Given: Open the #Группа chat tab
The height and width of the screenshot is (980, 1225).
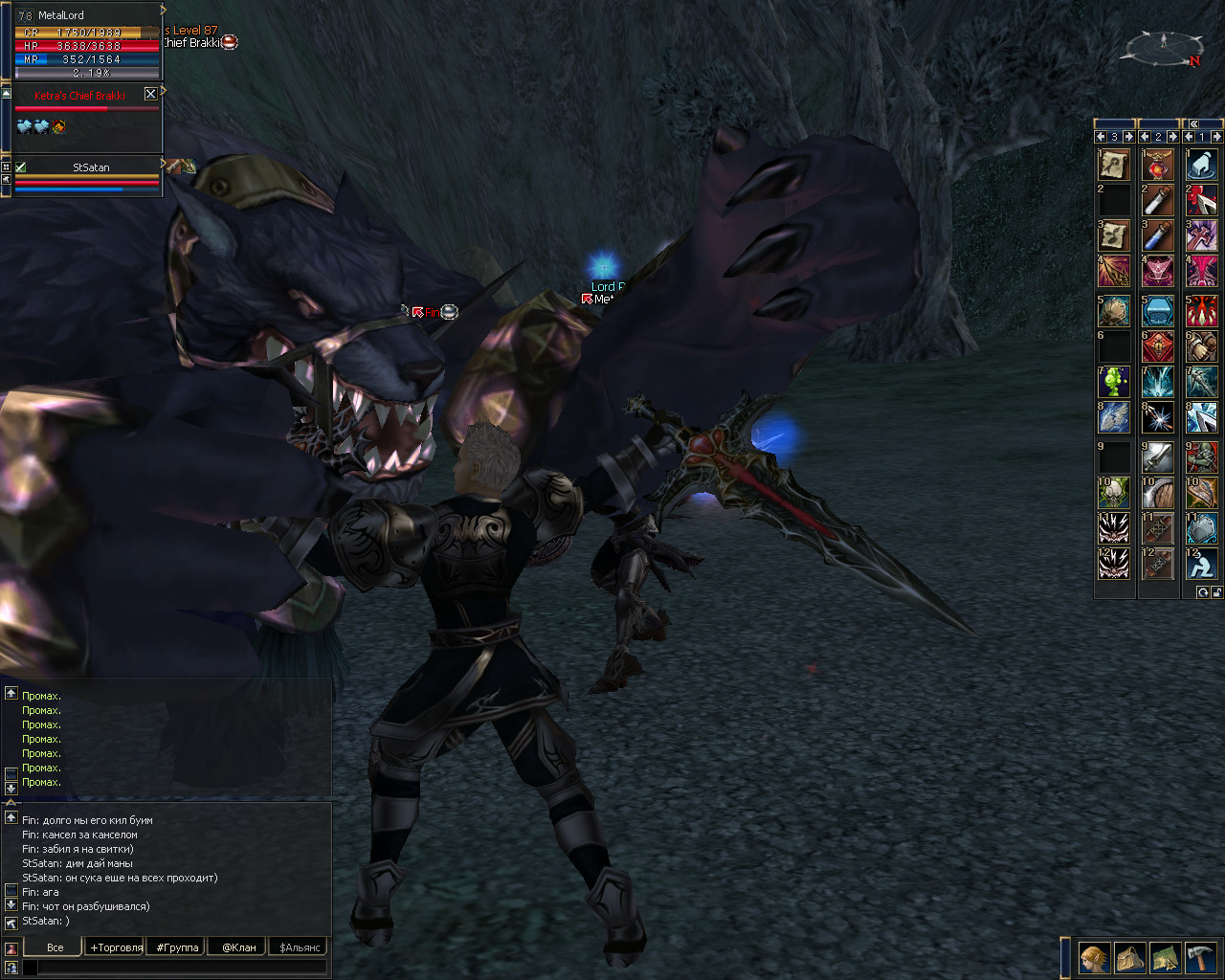Looking at the screenshot, I should tap(177, 947).
